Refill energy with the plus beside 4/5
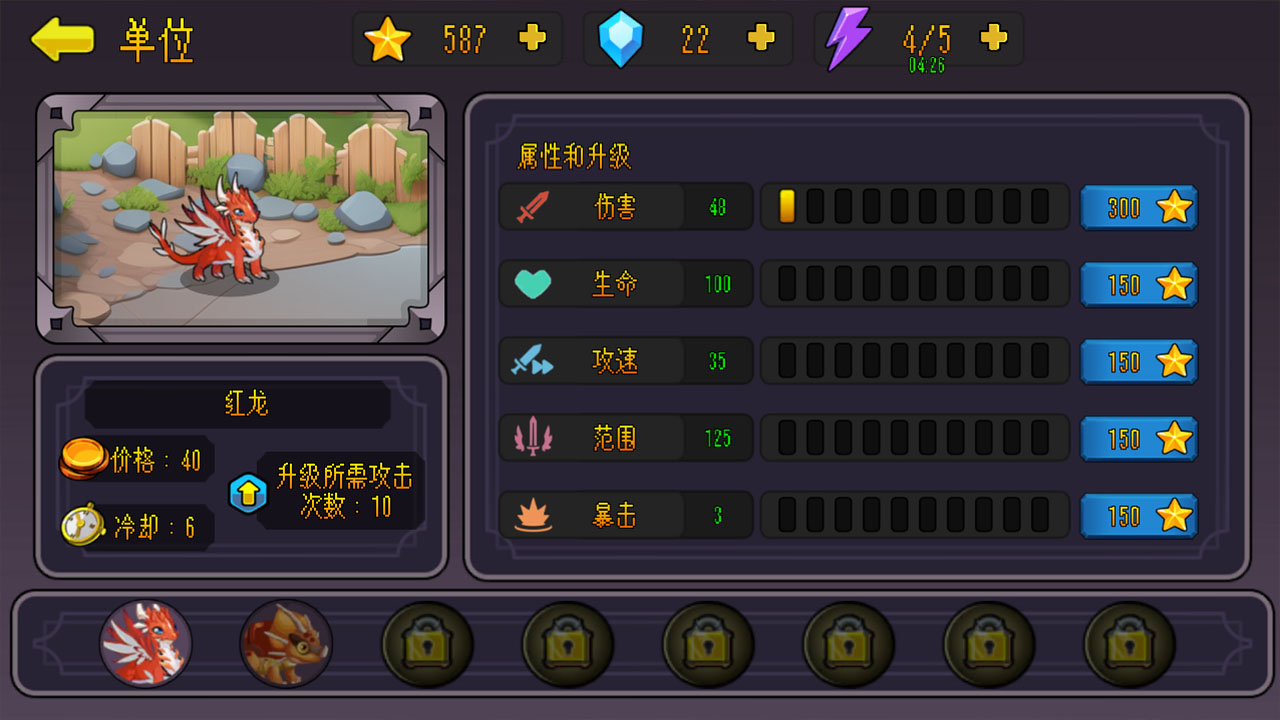Image resolution: width=1280 pixels, height=720 pixels. pyautogui.click(x=992, y=38)
